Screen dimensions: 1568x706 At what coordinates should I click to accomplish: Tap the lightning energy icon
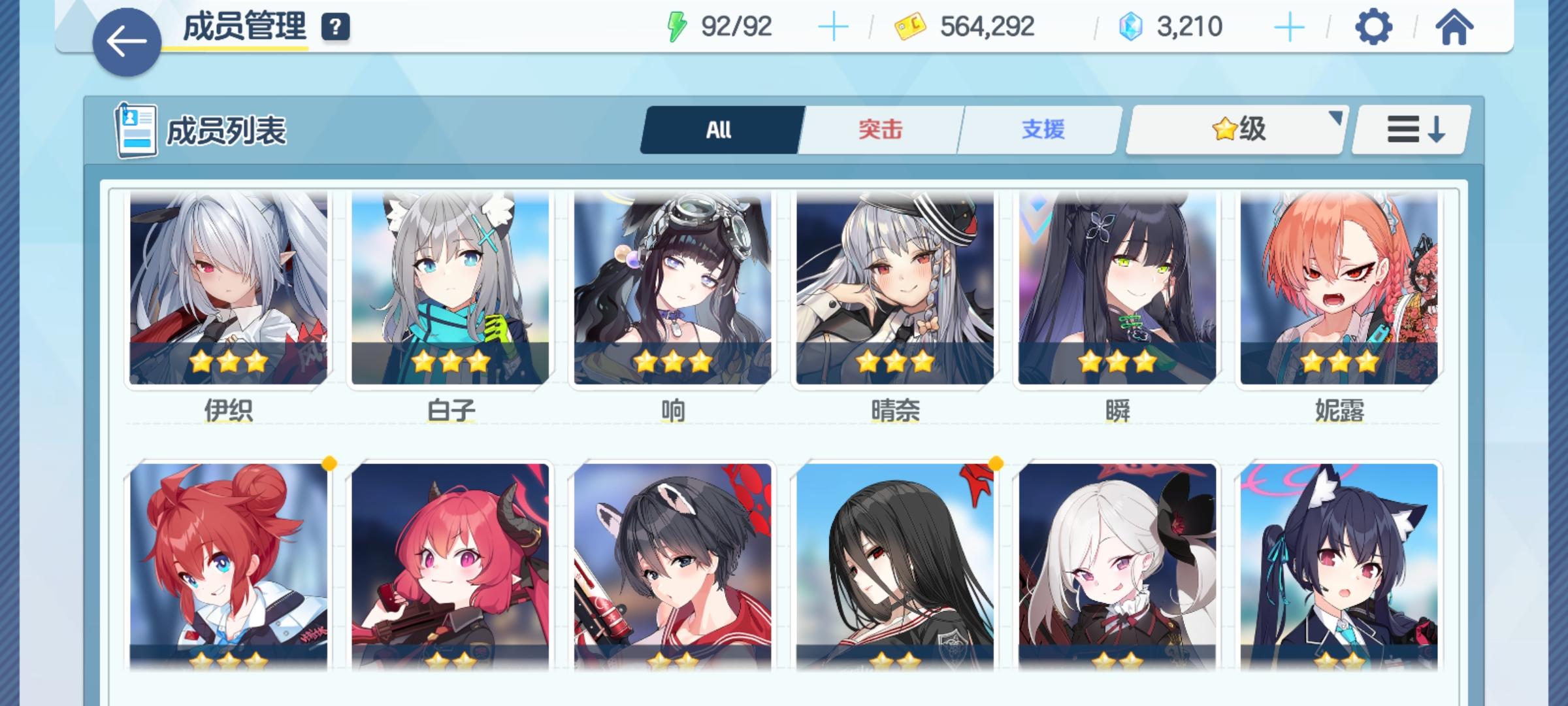click(677, 27)
